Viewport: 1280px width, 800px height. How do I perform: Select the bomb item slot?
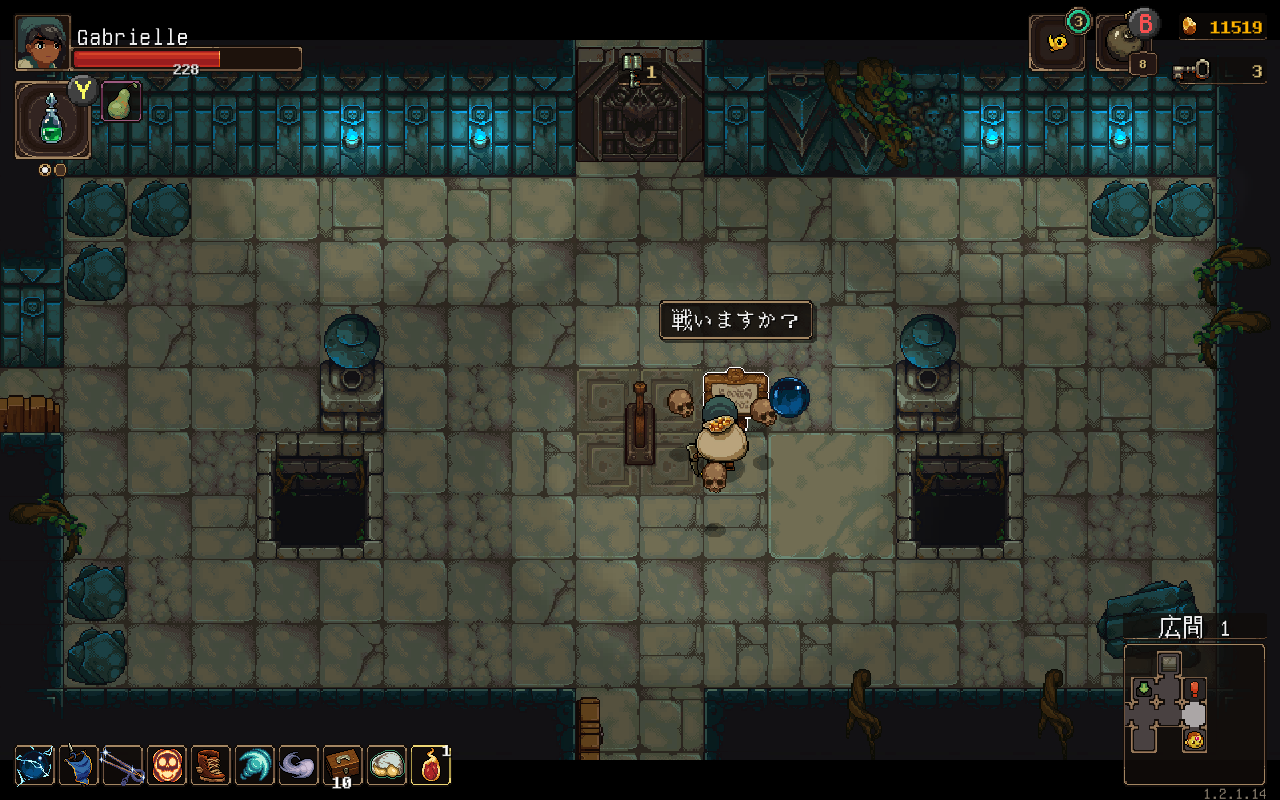(x=1123, y=44)
